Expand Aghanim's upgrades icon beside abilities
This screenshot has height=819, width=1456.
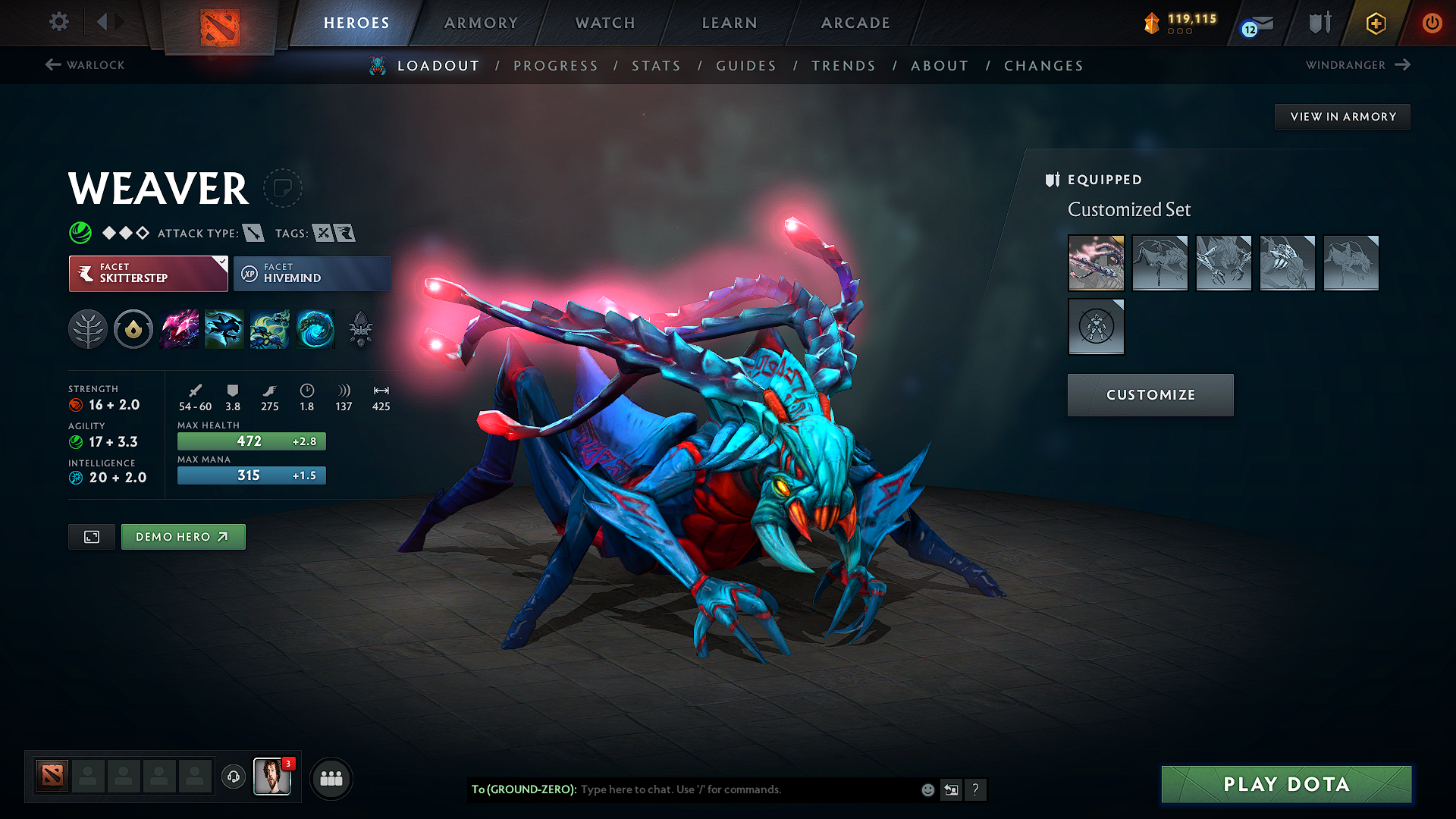coord(361,329)
